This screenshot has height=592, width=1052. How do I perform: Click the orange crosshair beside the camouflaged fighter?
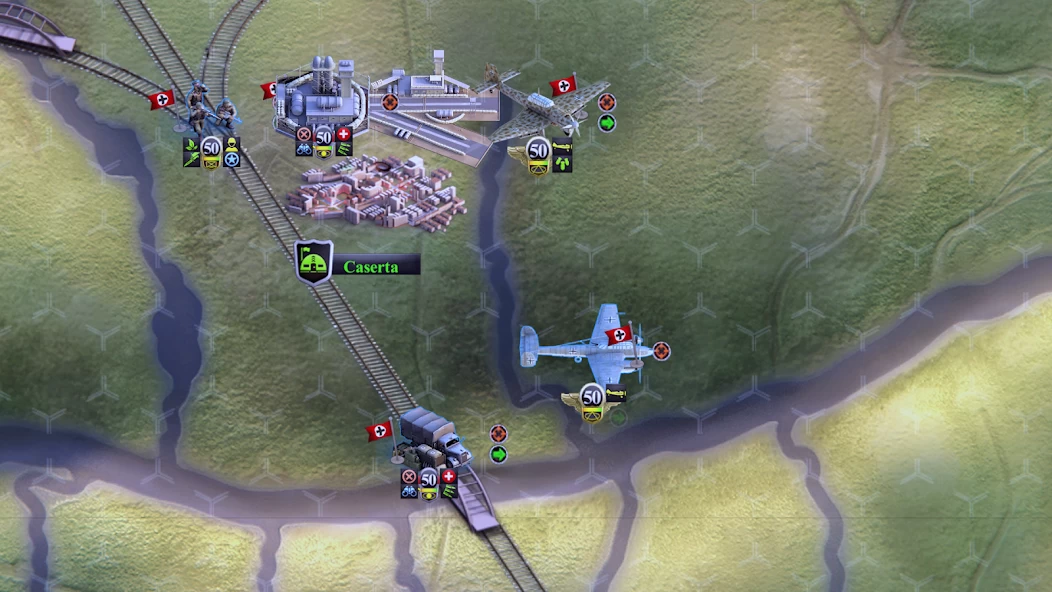pos(607,102)
